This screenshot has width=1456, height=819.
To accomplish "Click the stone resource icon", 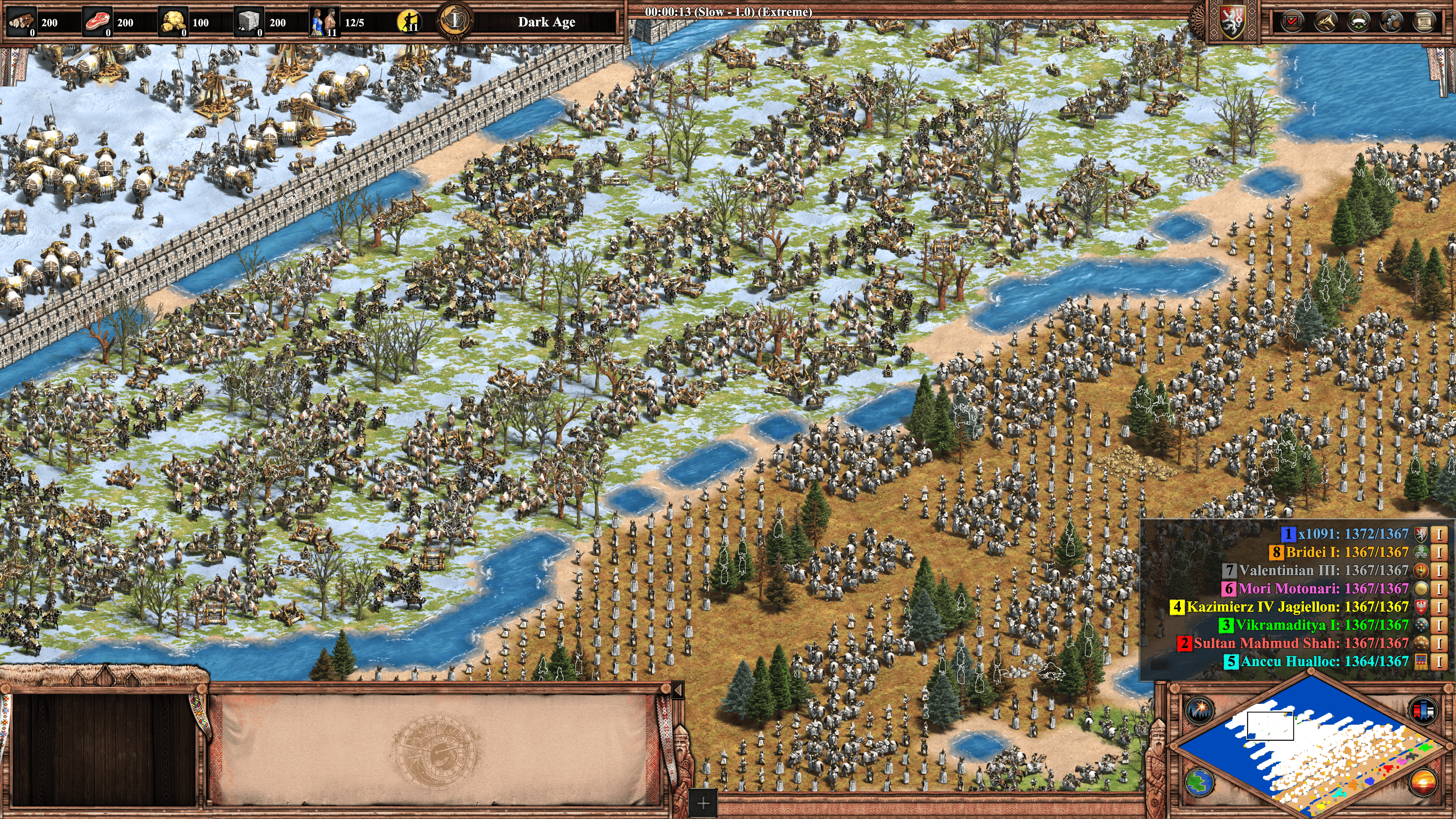I will pos(249,22).
